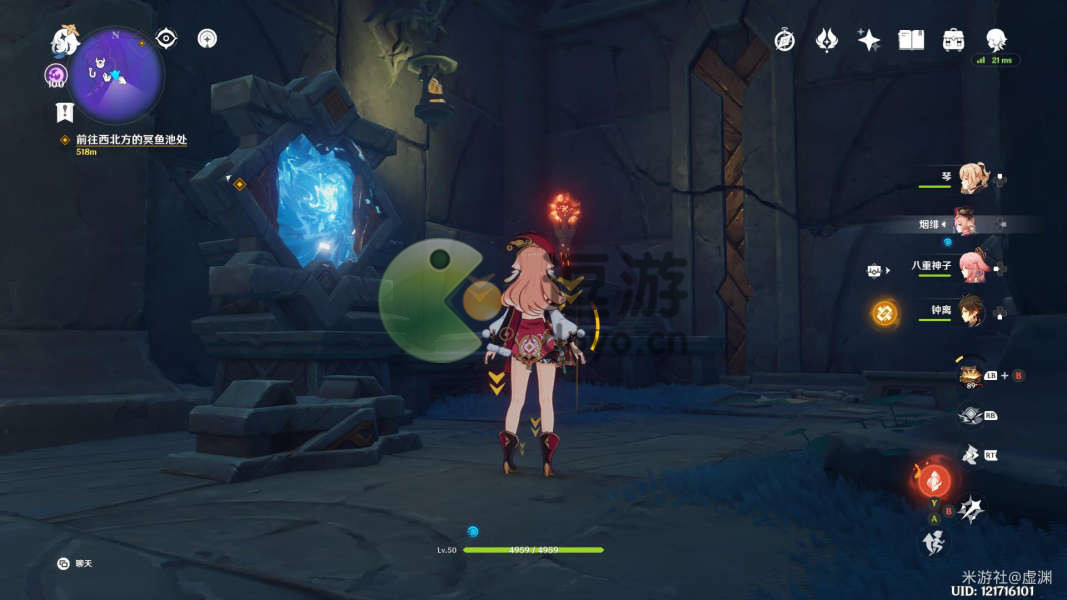The height and width of the screenshot is (600, 1067).
Task: Open the Wish four-pointed star icon
Action: point(869,40)
